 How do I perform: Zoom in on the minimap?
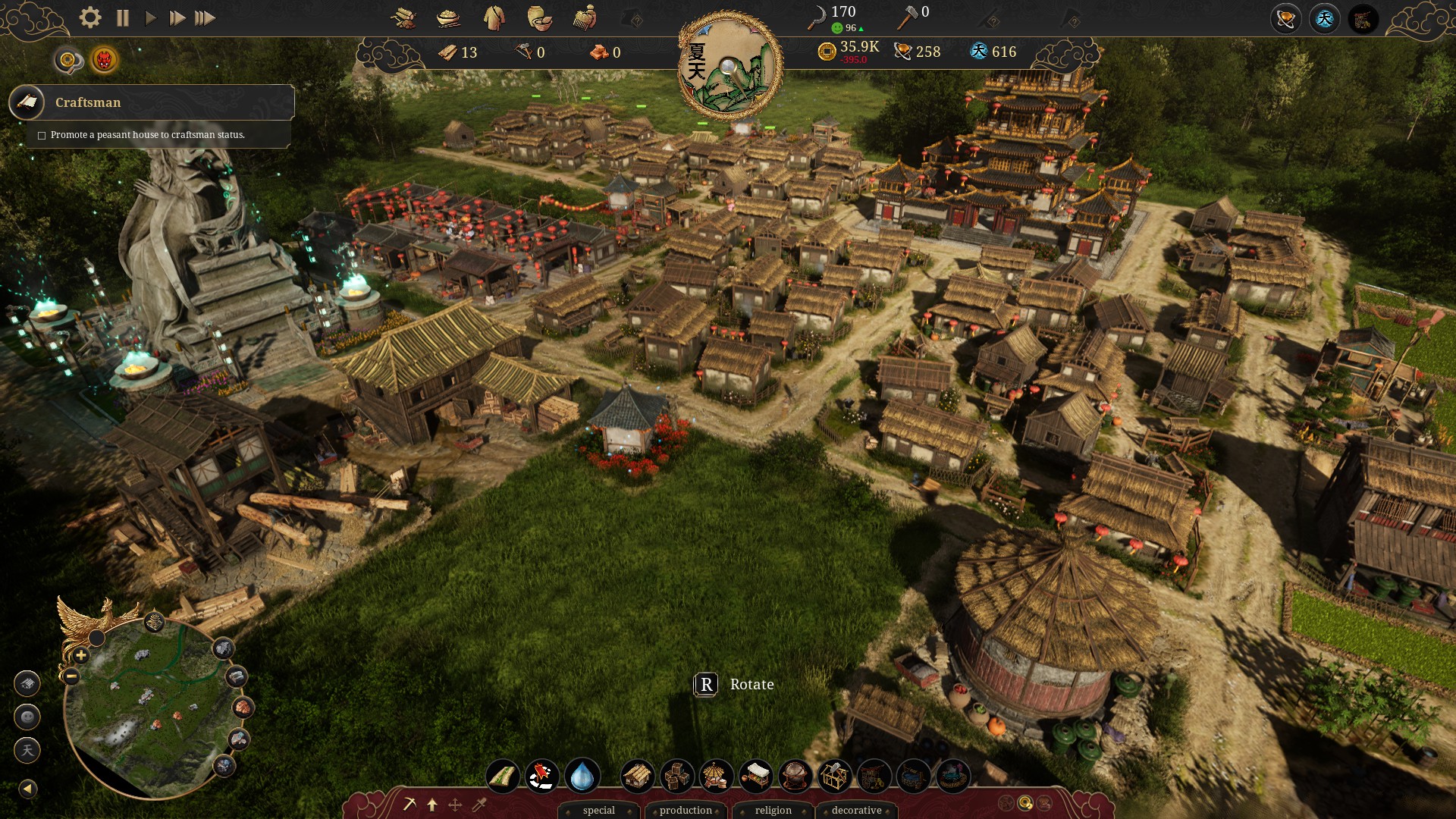click(80, 655)
